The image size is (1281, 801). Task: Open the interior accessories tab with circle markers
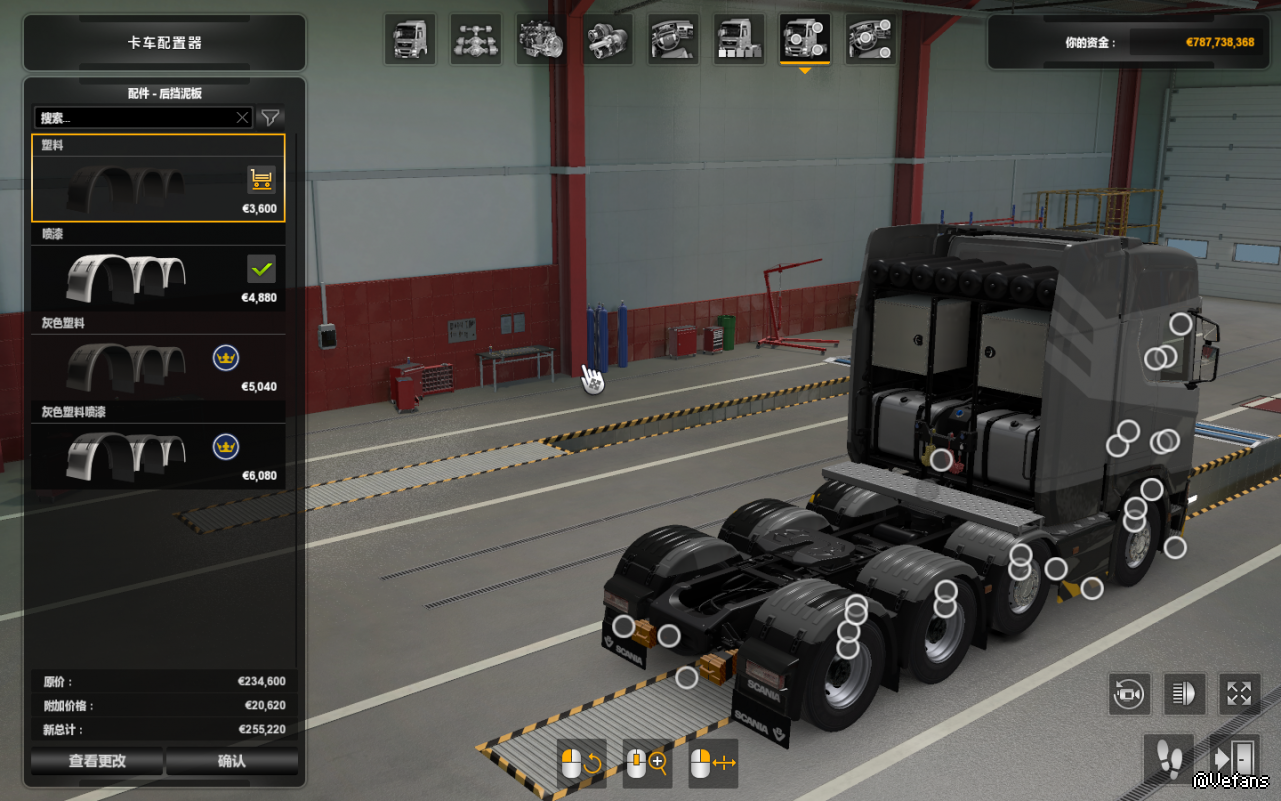pyautogui.click(x=871, y=40)
